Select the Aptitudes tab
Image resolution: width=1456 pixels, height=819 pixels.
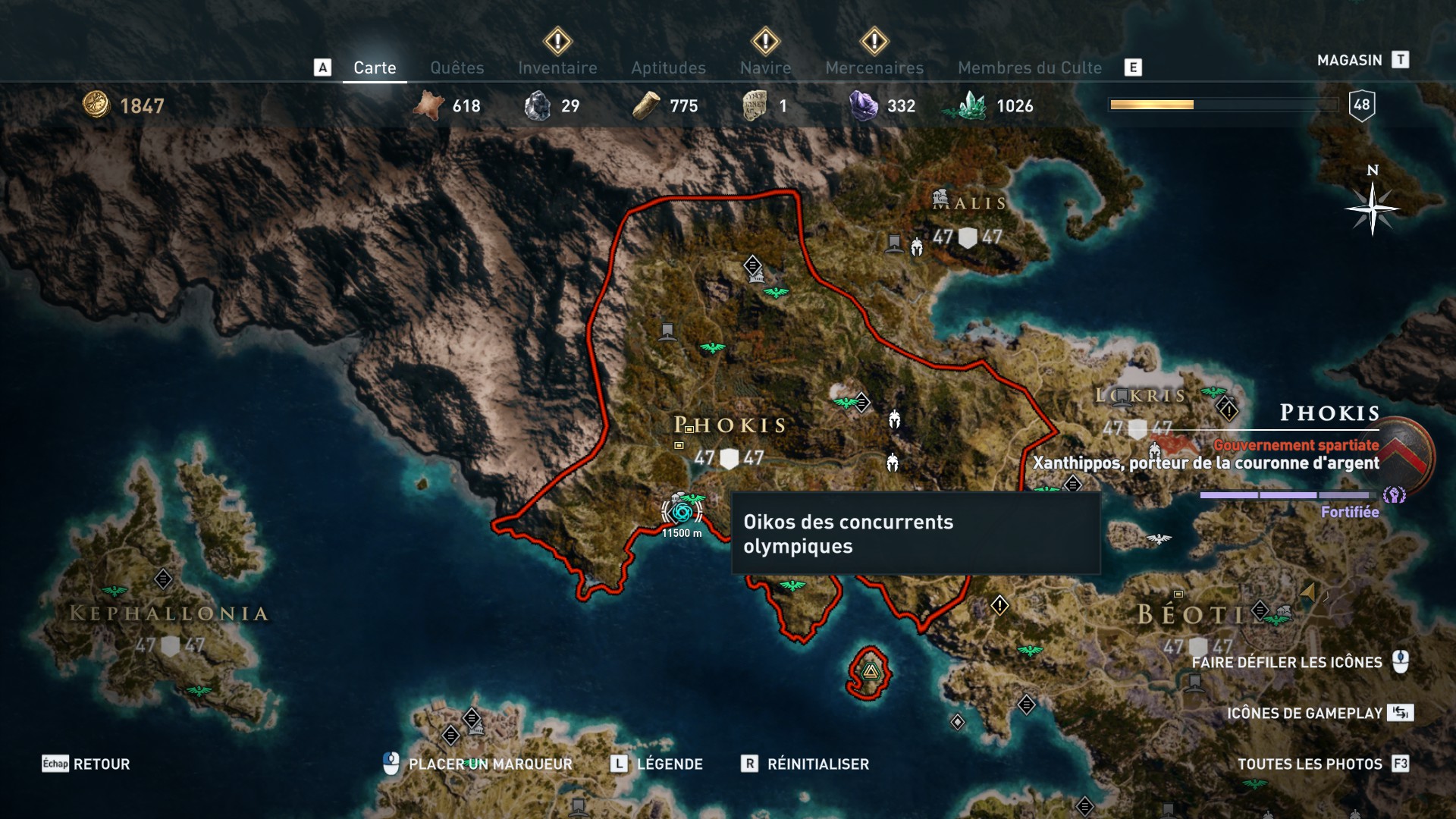click(x=668, y=68)
